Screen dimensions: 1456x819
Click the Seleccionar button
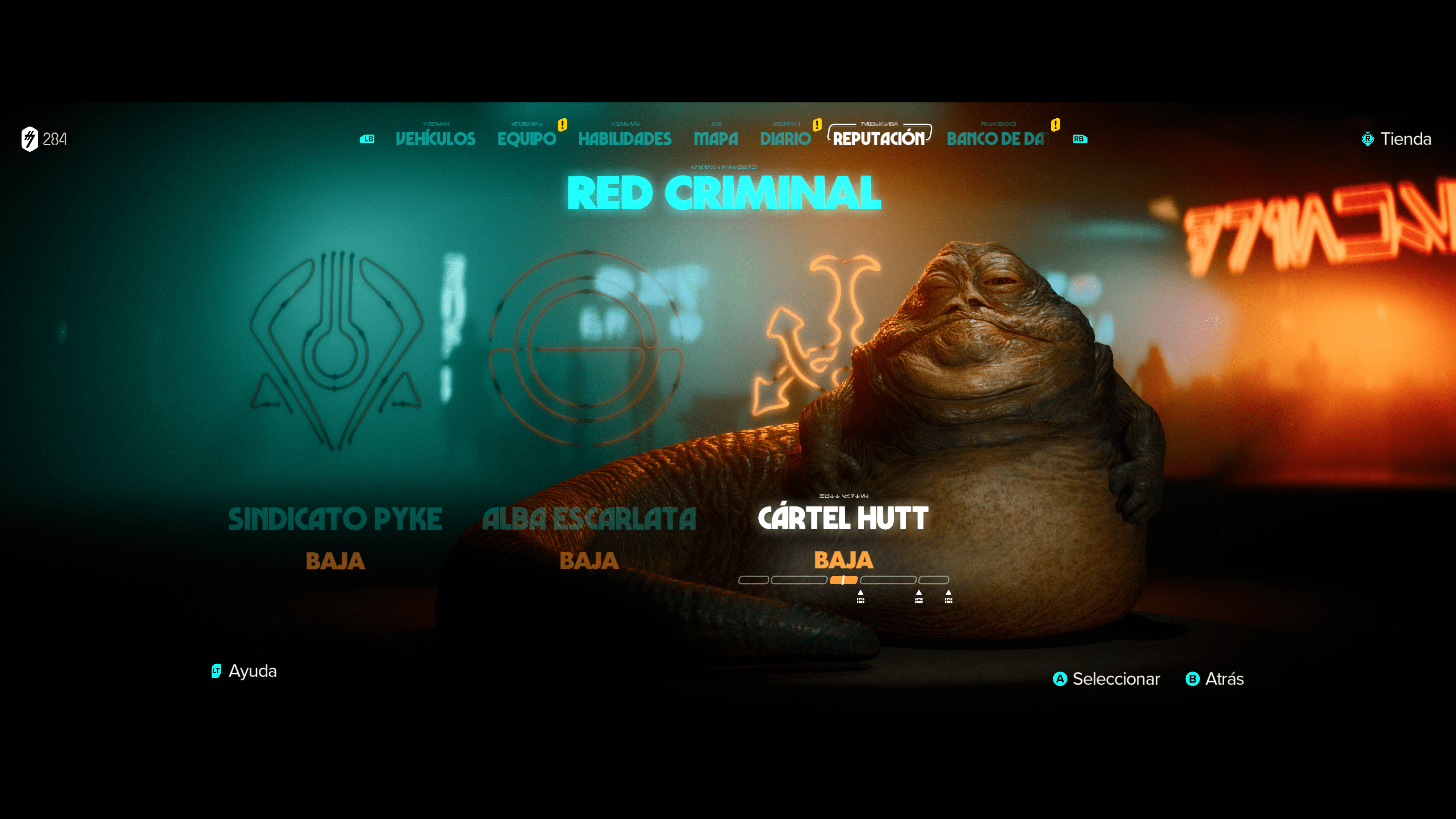[x=1106, y=679]
